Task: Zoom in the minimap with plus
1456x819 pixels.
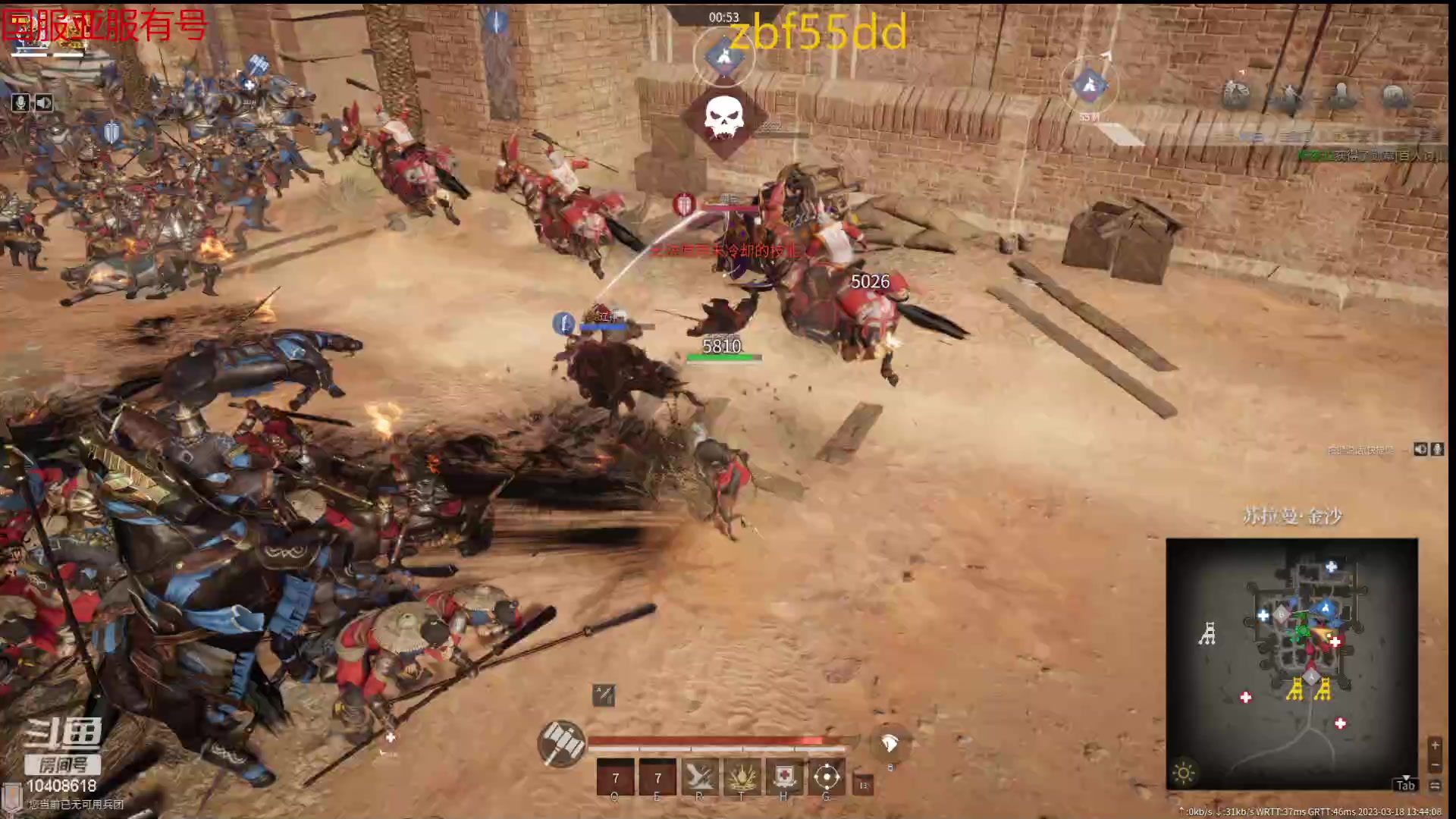Action: point(1435,745)
